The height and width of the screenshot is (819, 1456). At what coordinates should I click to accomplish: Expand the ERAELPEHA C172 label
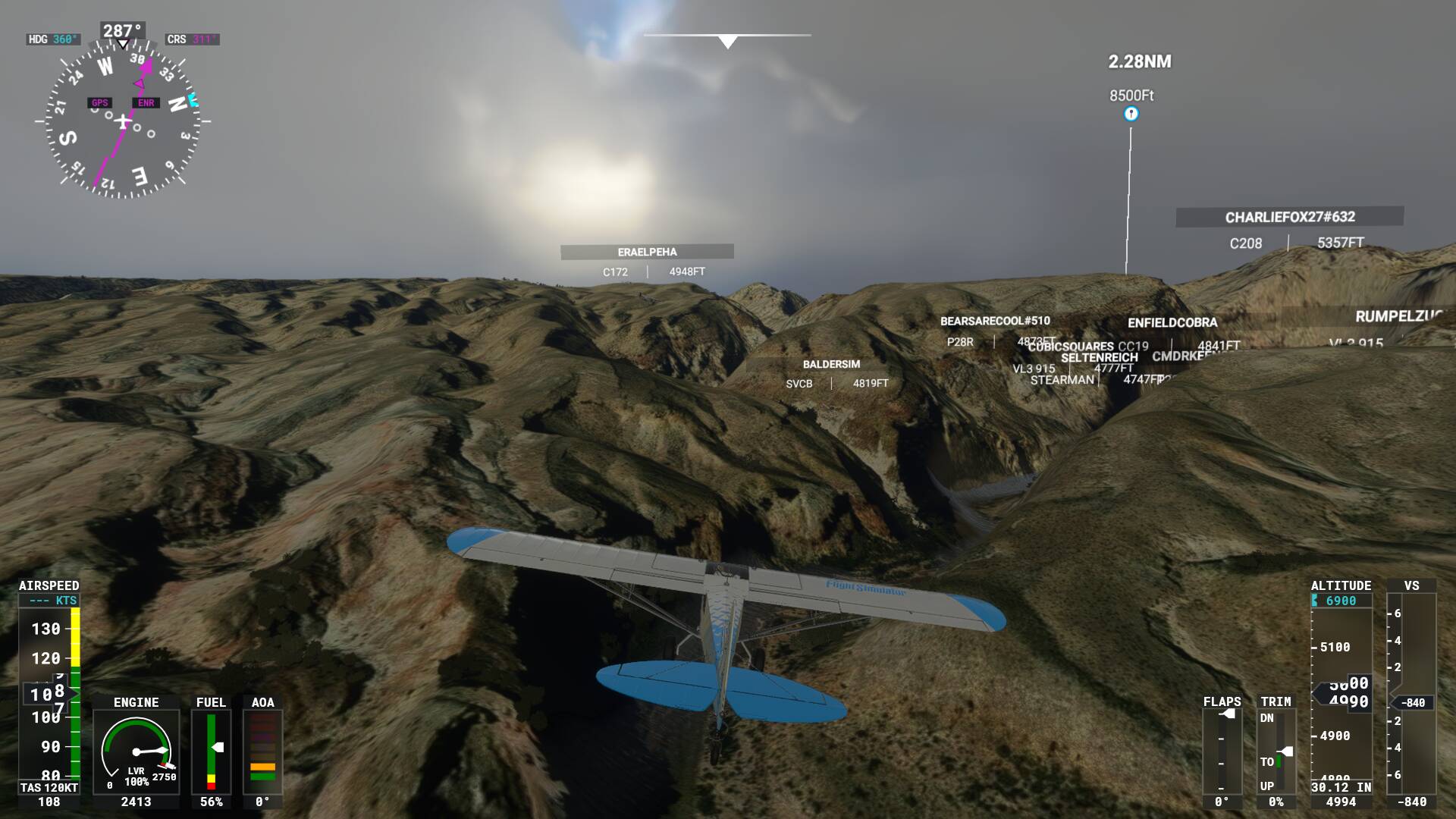point(646,251)
